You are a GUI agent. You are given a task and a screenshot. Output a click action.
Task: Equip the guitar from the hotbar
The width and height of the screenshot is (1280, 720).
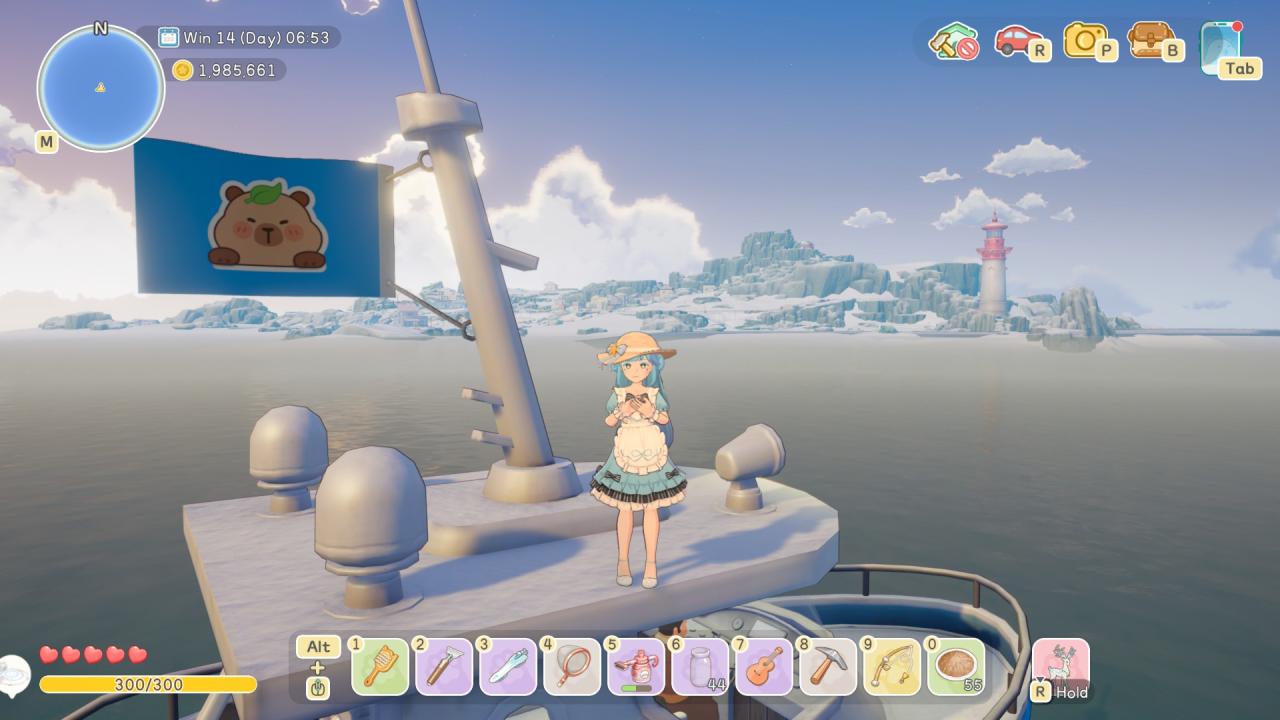pyautogui.click(x=764, y=666)
